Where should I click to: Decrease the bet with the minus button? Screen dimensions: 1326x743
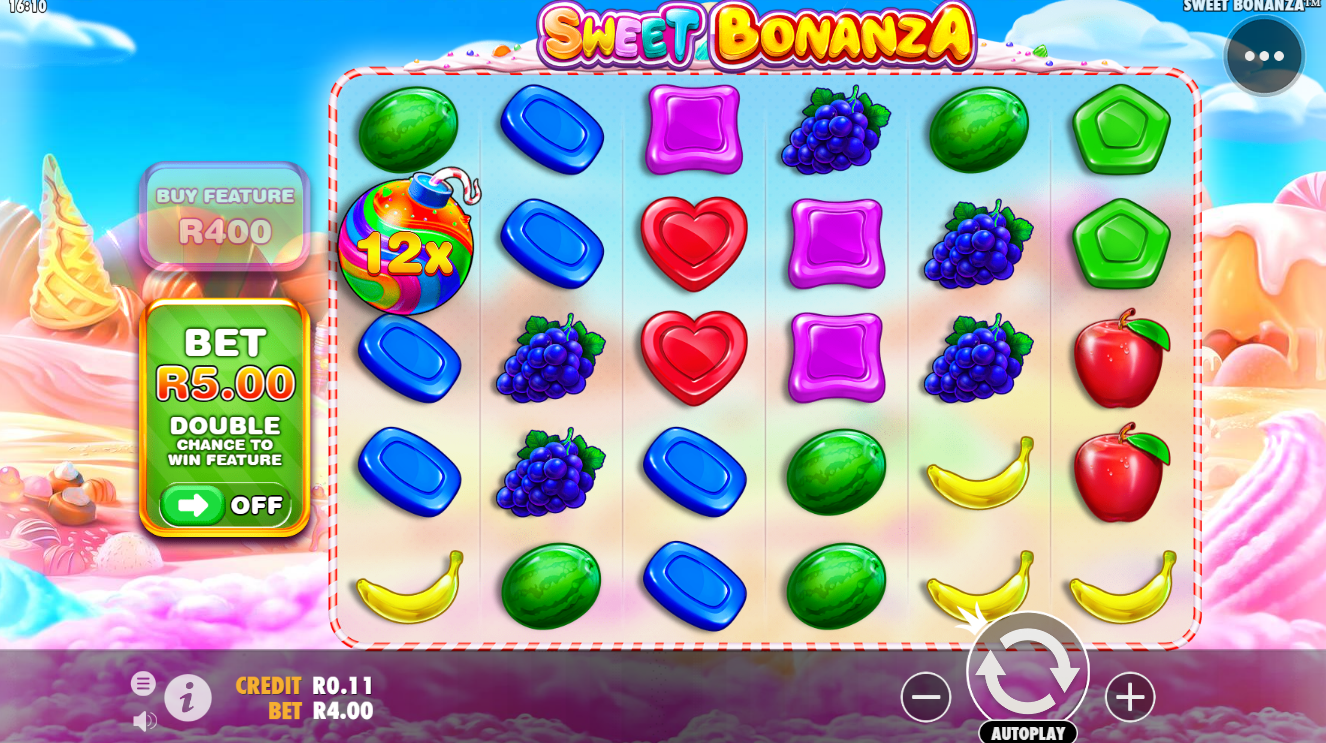coord(925,697)
